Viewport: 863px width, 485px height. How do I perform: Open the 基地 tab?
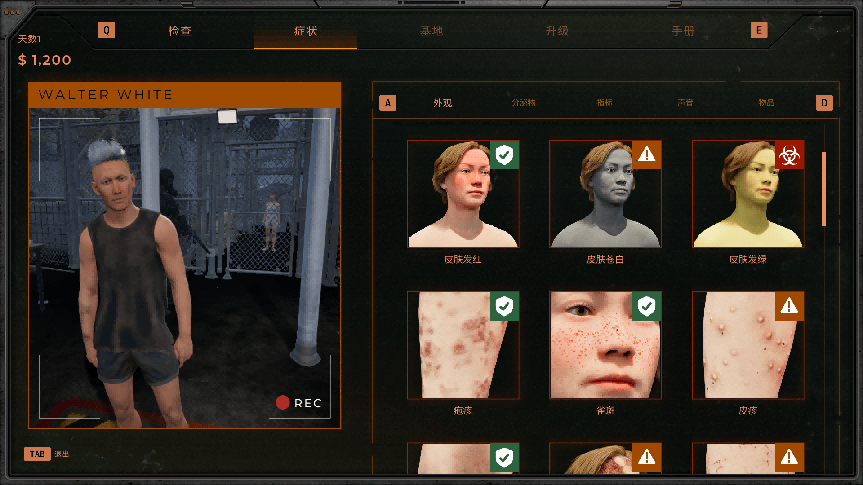click(431, 31)
